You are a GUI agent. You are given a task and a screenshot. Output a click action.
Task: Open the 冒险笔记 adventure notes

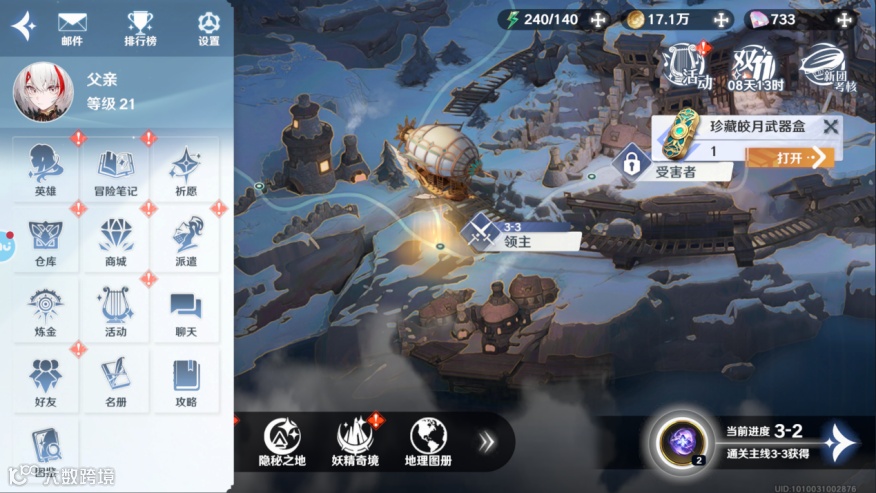click(115, 169)
